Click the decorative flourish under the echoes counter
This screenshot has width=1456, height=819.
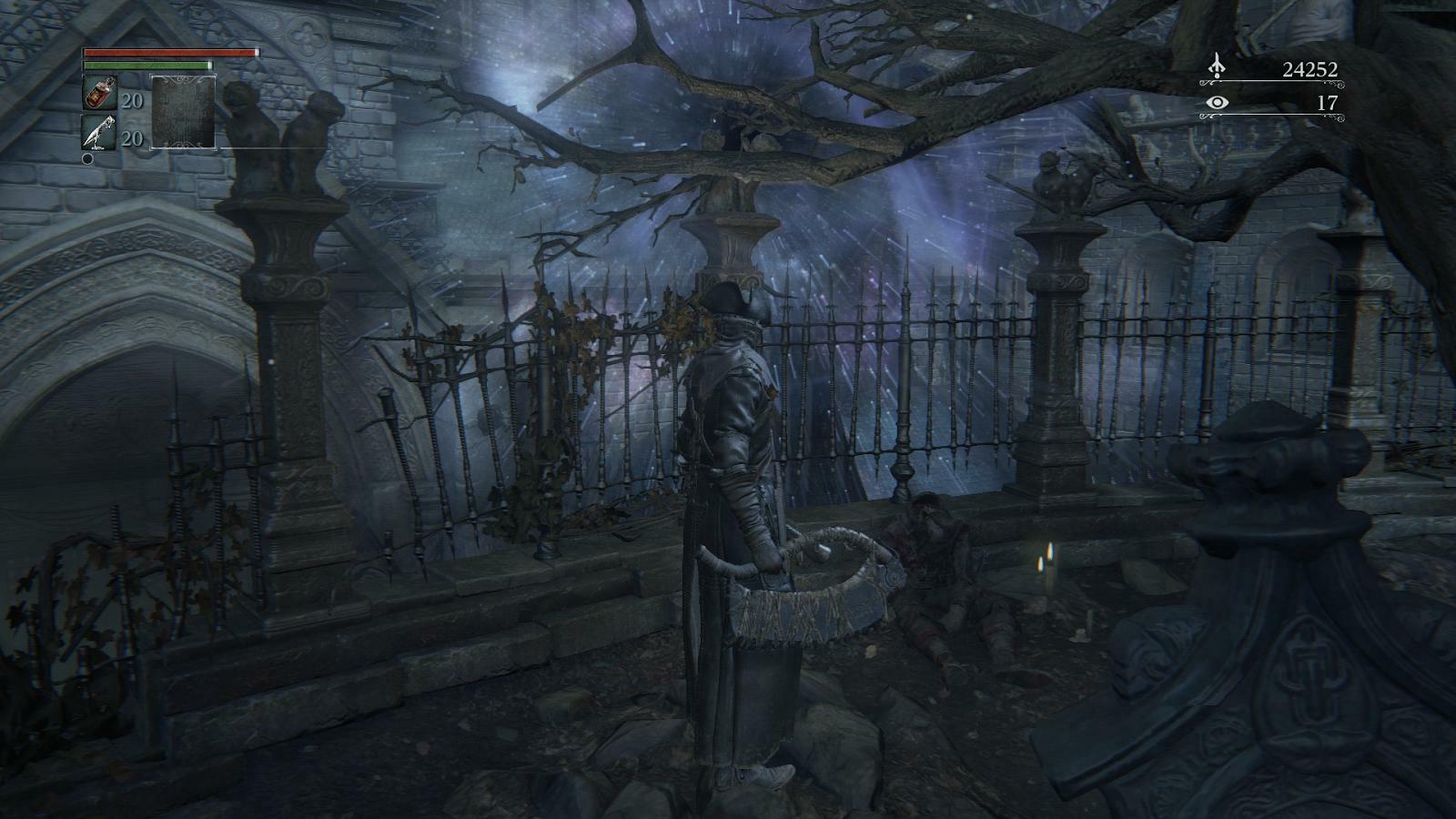click(x=1274, y=84)
